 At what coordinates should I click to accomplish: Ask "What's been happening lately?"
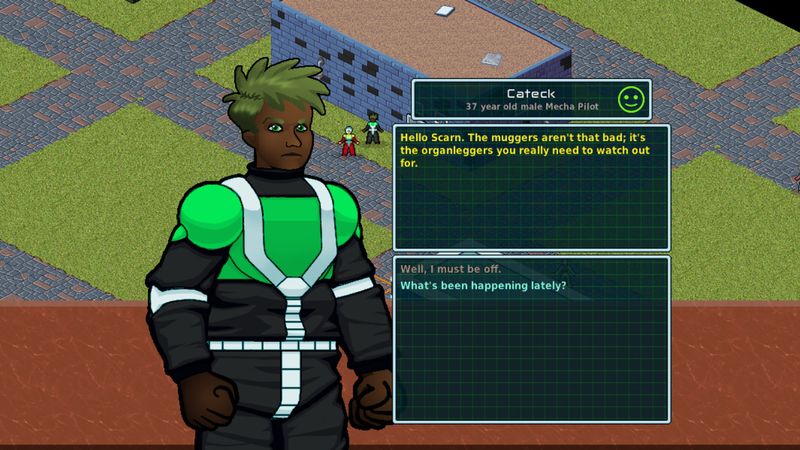click(x=483, y=287)
